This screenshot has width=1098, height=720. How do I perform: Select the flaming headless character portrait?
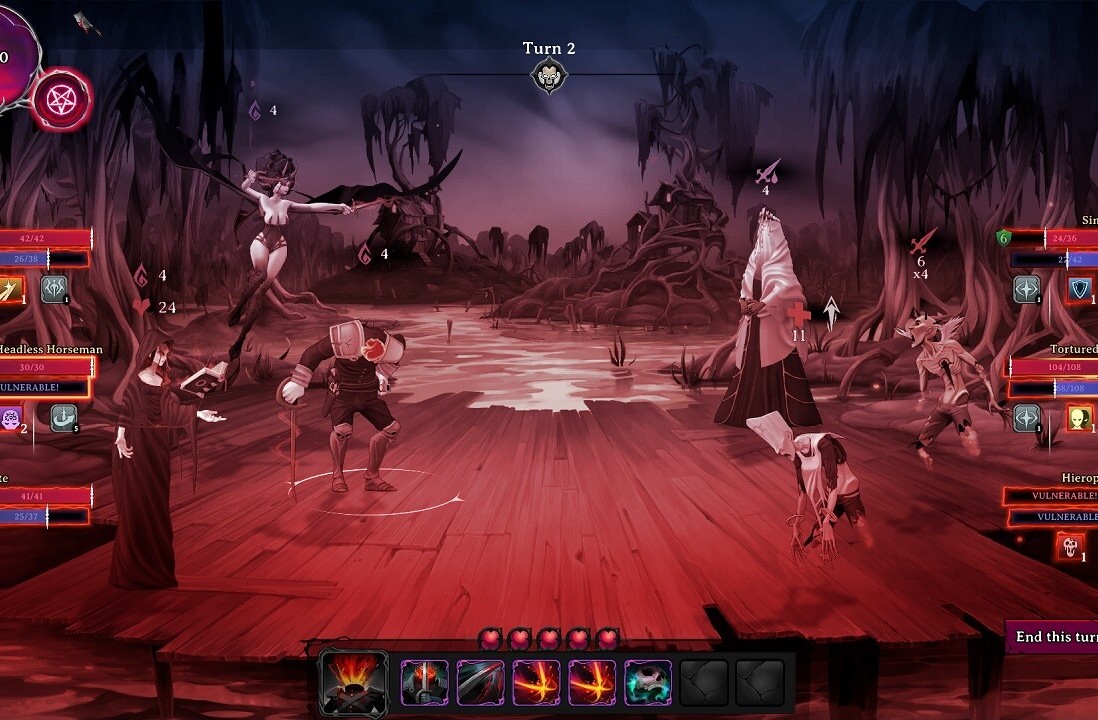[353, 682]
